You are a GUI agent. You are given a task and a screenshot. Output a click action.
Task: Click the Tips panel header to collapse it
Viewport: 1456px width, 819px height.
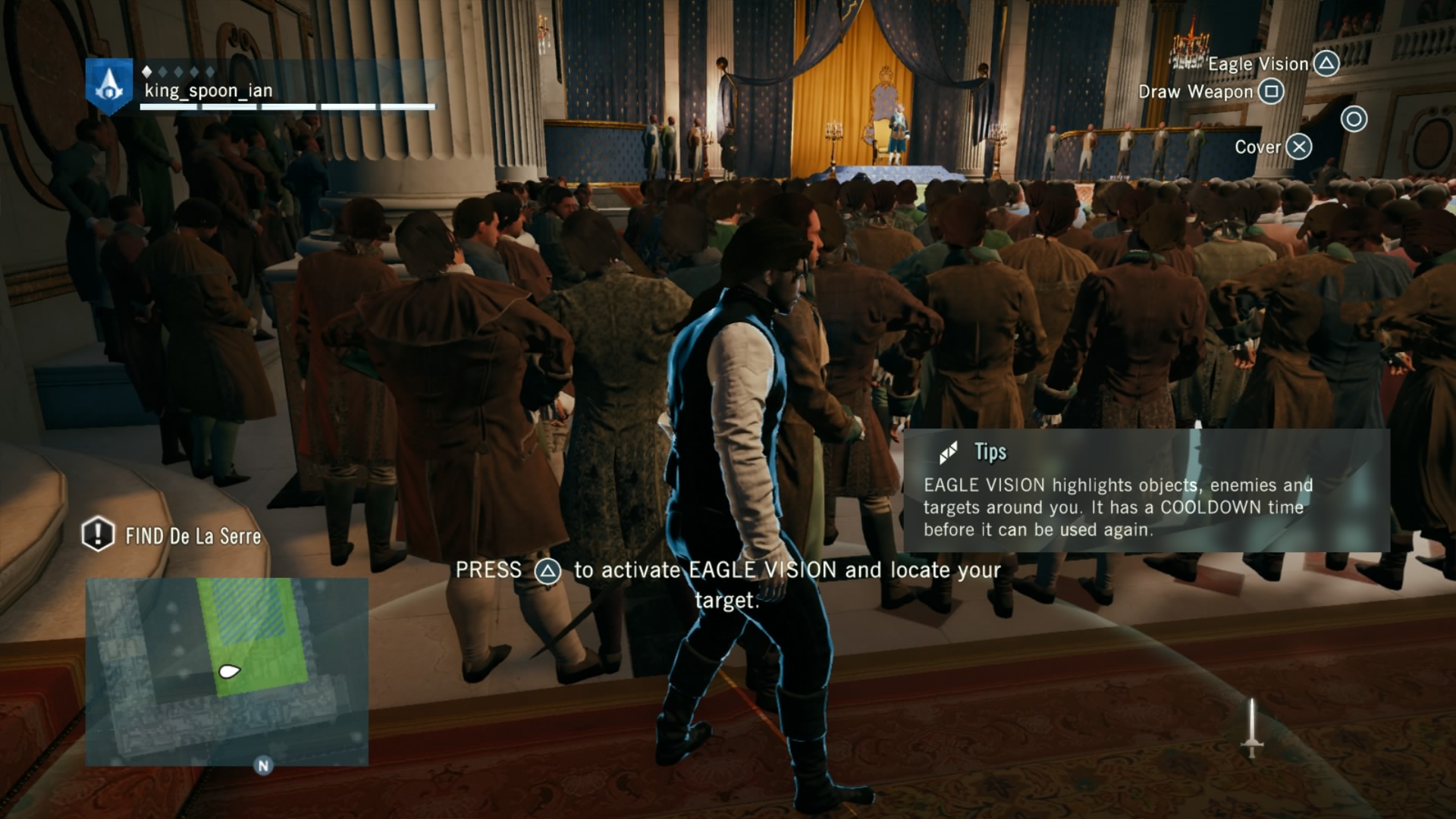990,453
